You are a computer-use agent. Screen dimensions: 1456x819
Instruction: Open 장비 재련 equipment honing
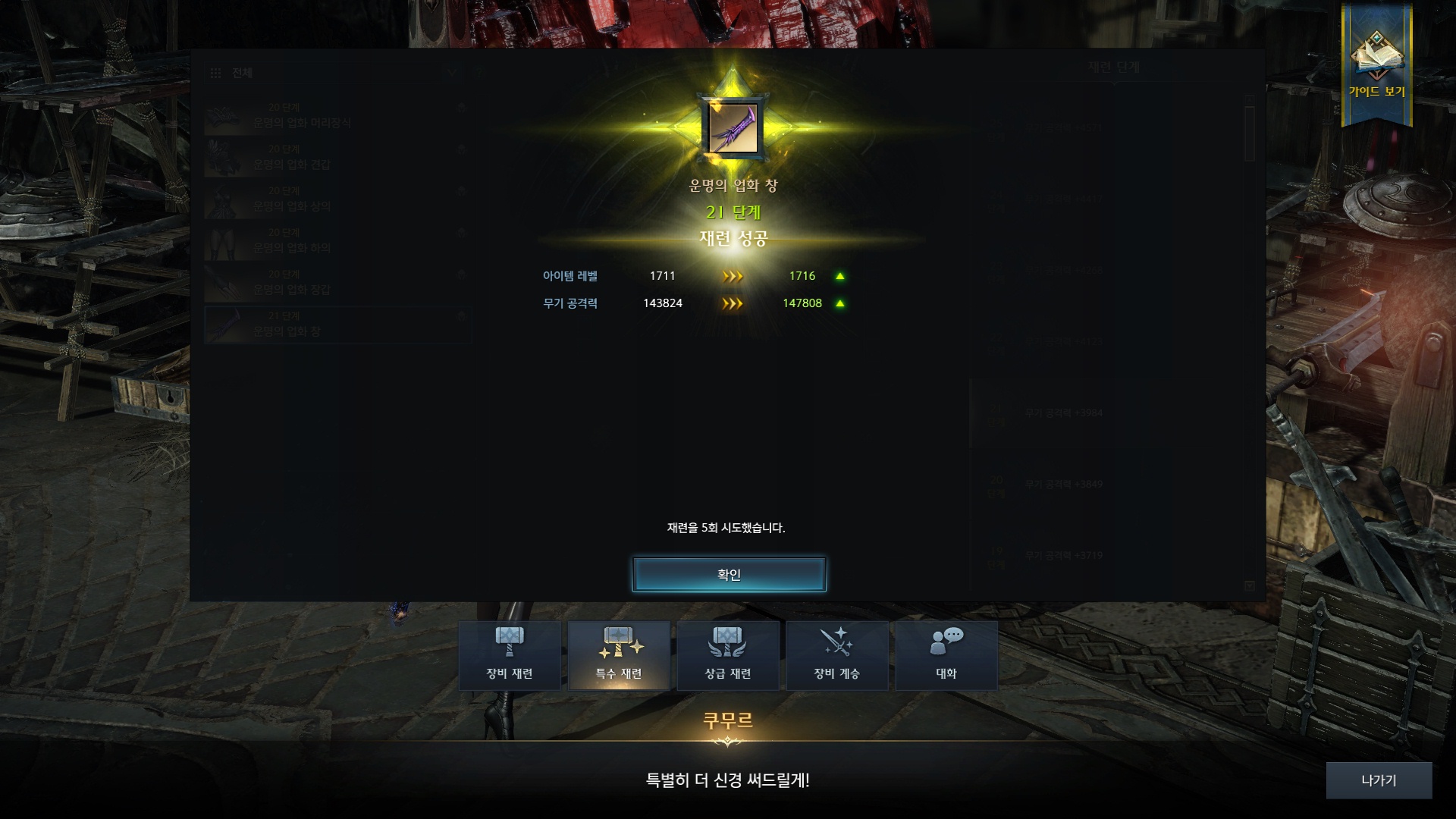click(x=510, y=655)
